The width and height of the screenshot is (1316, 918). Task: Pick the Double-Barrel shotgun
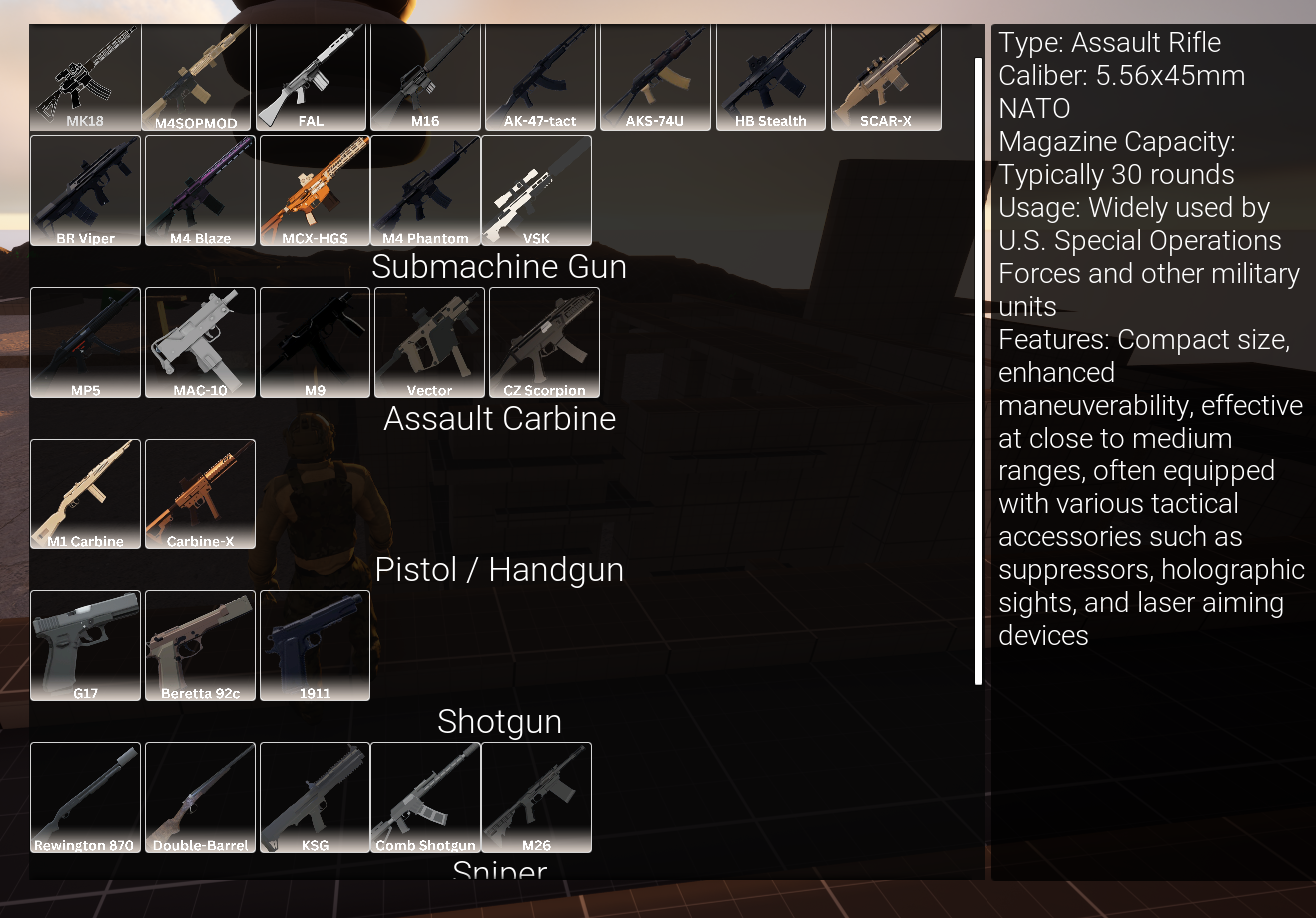point(200,797)
